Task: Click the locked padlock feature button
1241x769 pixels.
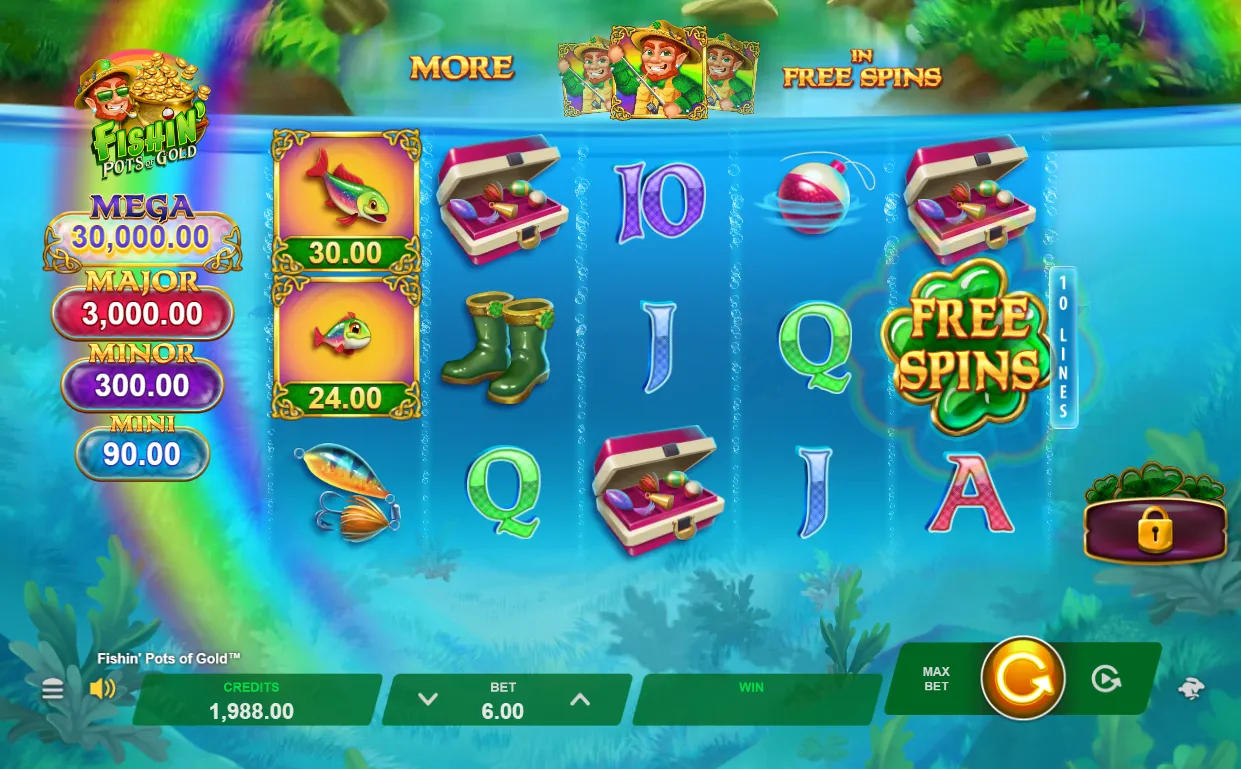Action: tap(1155, 530)
